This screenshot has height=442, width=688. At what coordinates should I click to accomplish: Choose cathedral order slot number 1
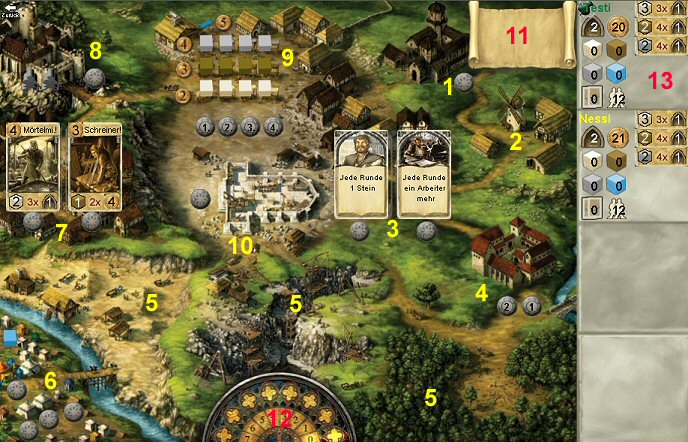(205, 127)
